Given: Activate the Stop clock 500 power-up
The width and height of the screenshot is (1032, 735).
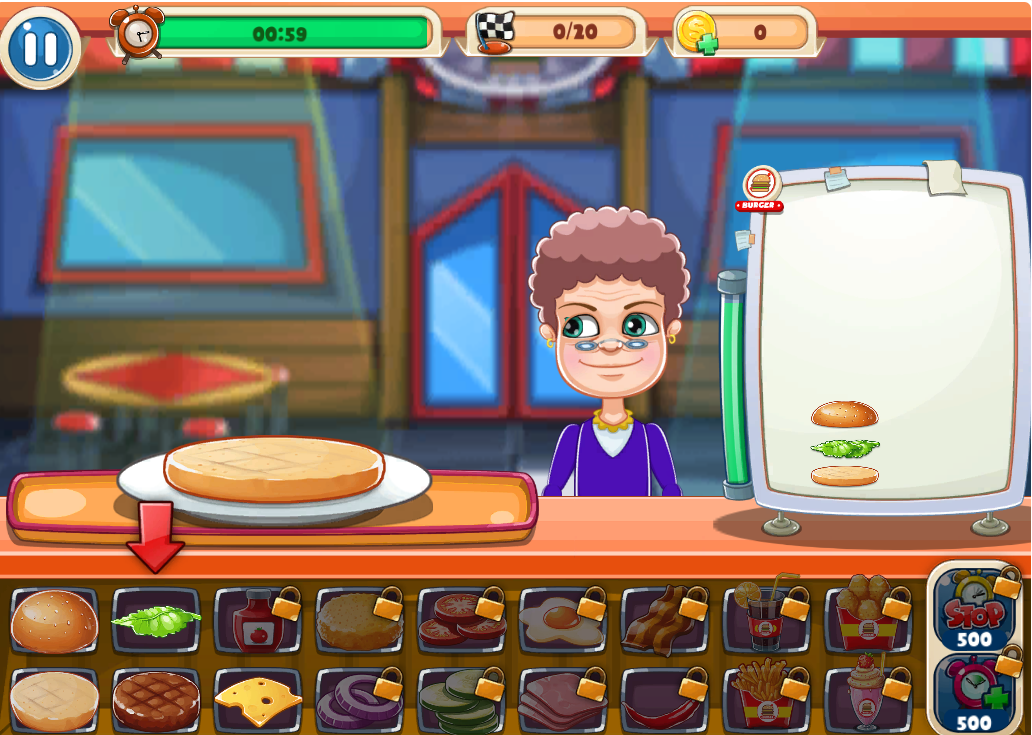Looking at the screenshot, I should (x=975, y=610).
